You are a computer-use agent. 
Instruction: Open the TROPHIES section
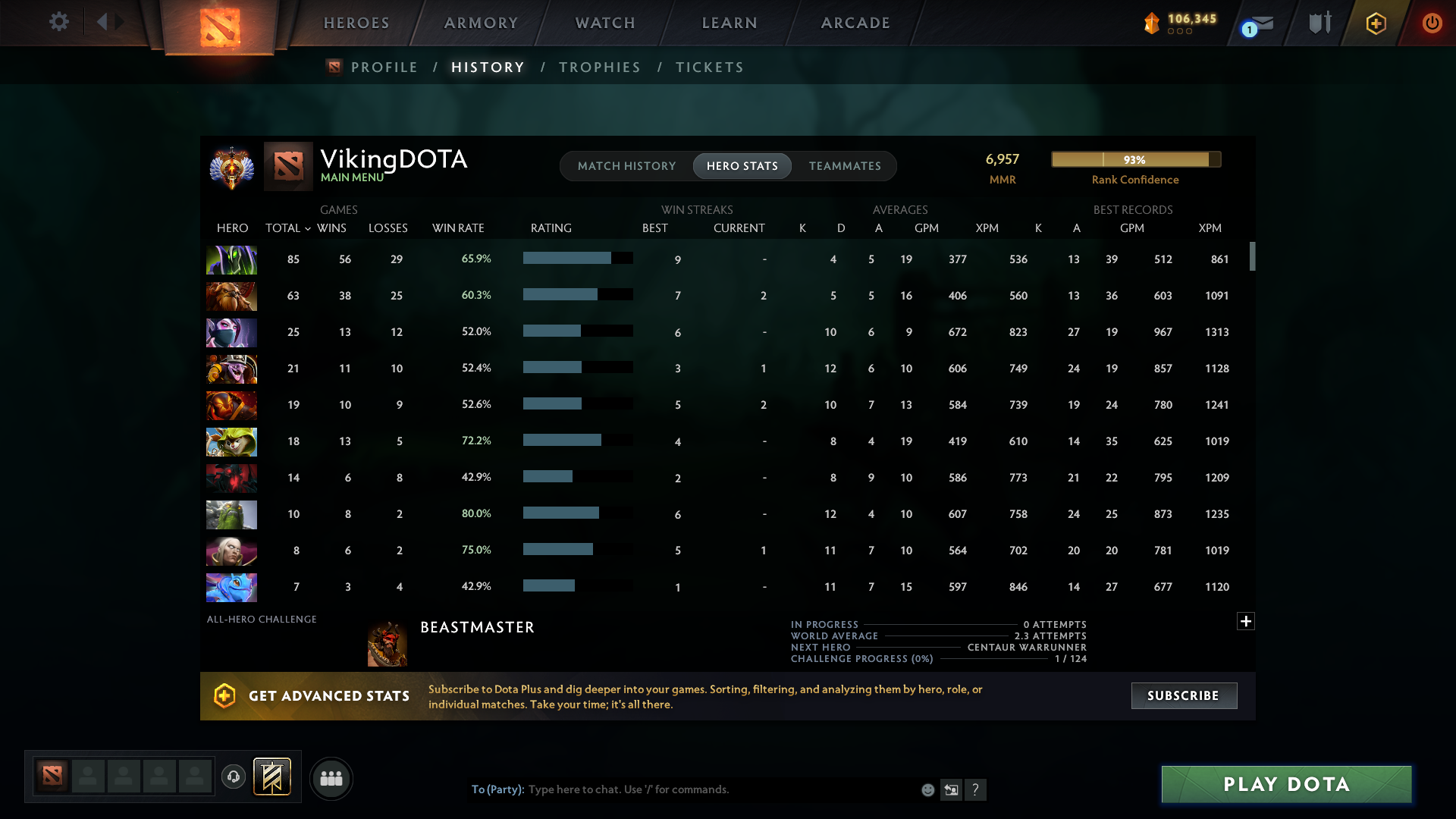[599, 67]
